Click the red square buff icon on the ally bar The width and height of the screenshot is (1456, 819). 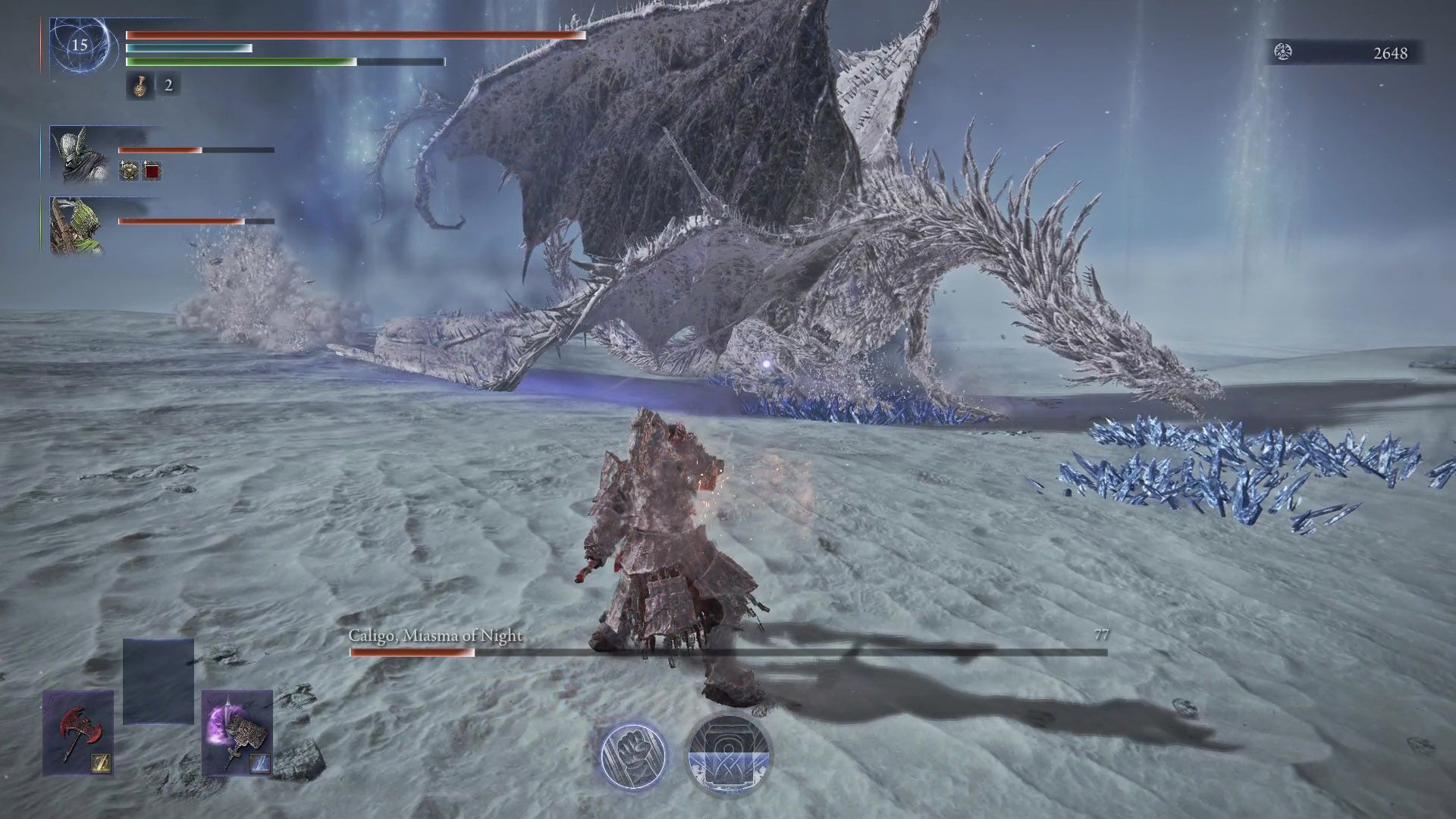[x=151, y=171]
